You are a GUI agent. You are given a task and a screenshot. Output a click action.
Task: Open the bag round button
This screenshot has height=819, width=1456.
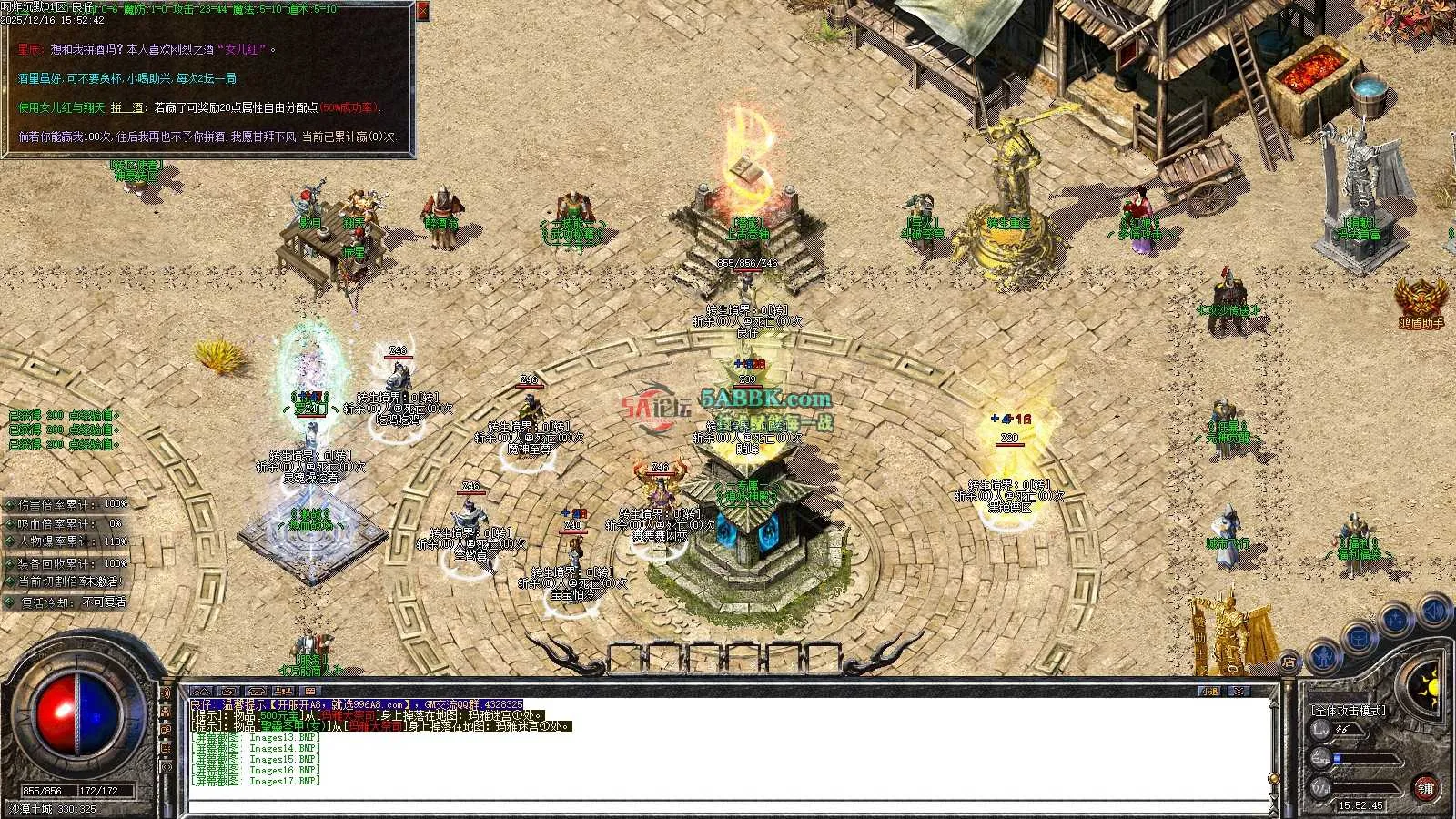[1359, 637]
